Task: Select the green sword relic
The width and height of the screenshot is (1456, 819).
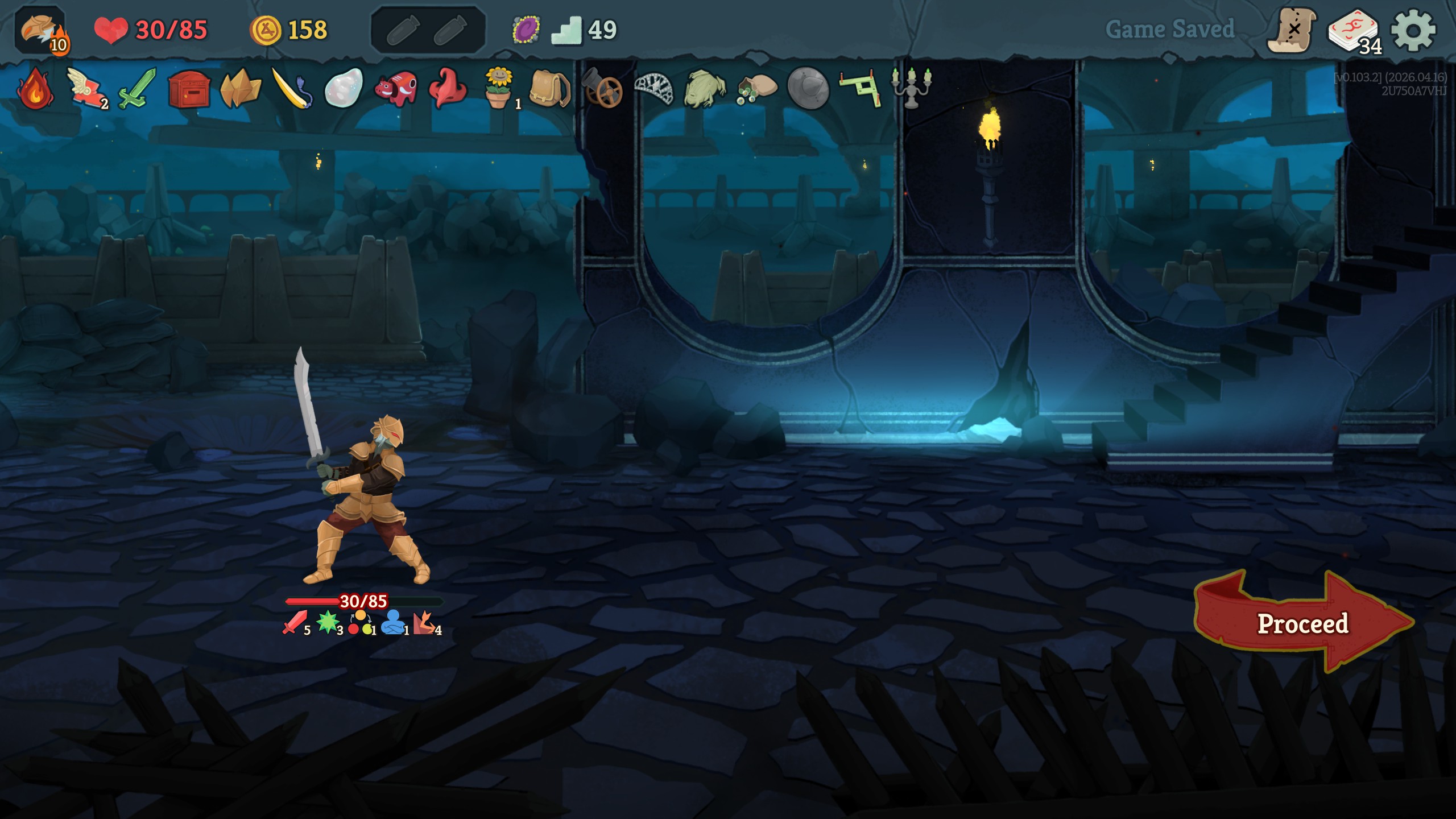Action: [x=137, y=89]
